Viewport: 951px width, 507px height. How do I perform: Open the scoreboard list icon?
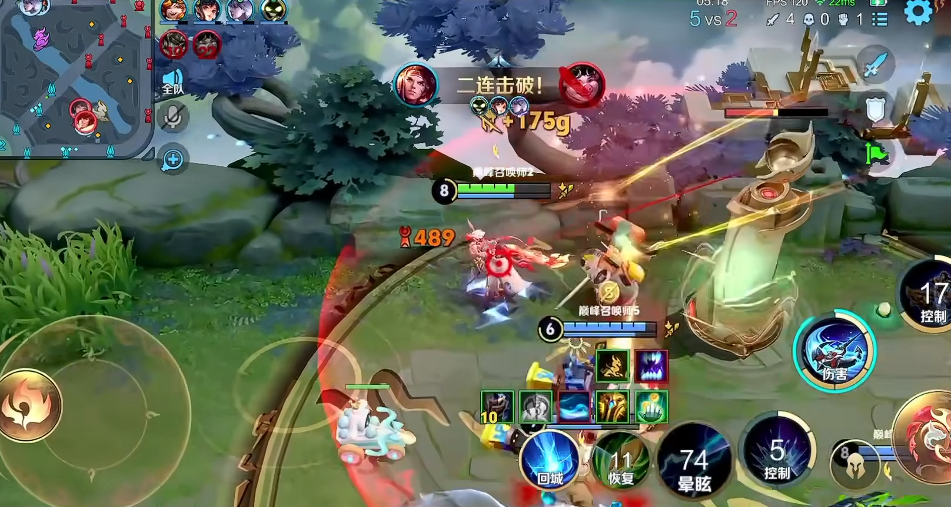[880, 19]
